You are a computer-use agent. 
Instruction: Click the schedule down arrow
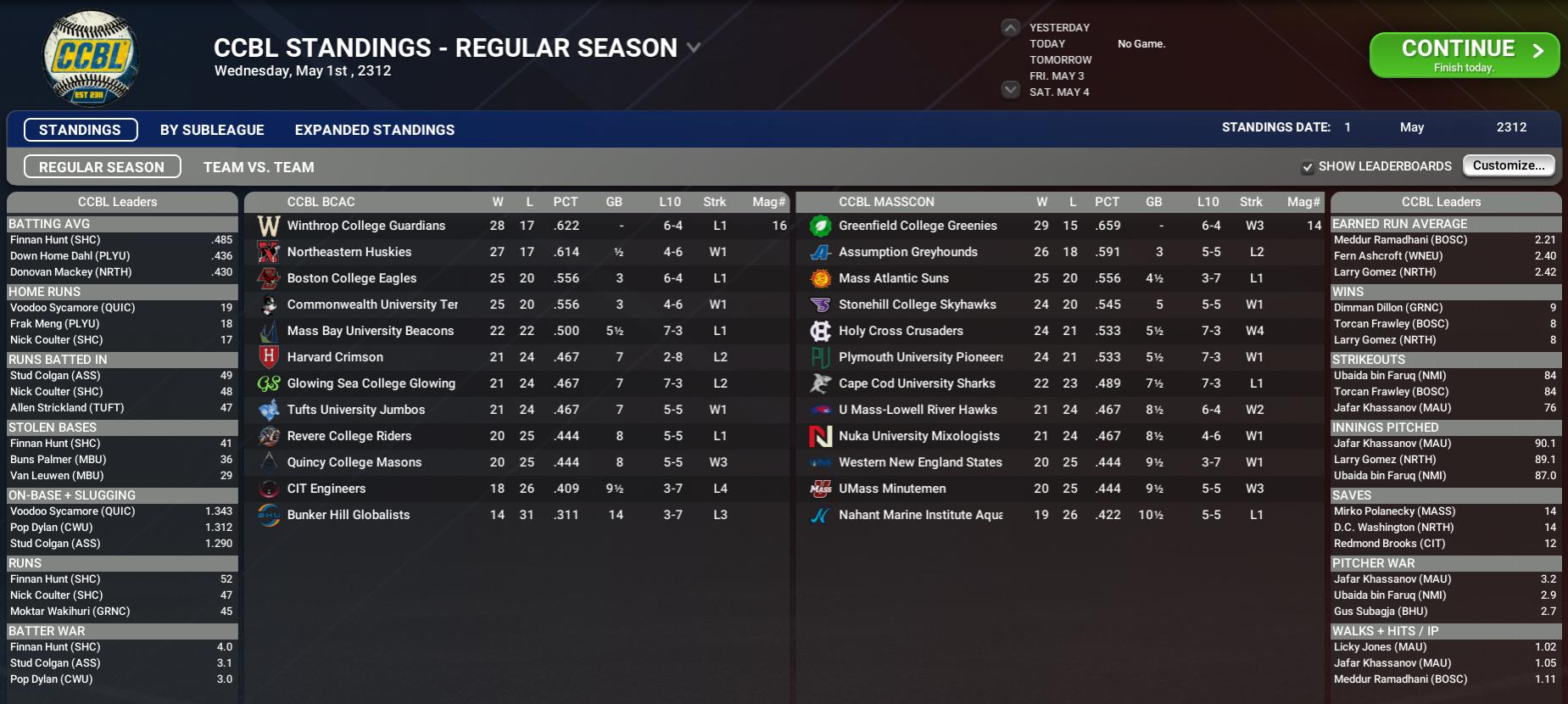tap(1010, 90)
